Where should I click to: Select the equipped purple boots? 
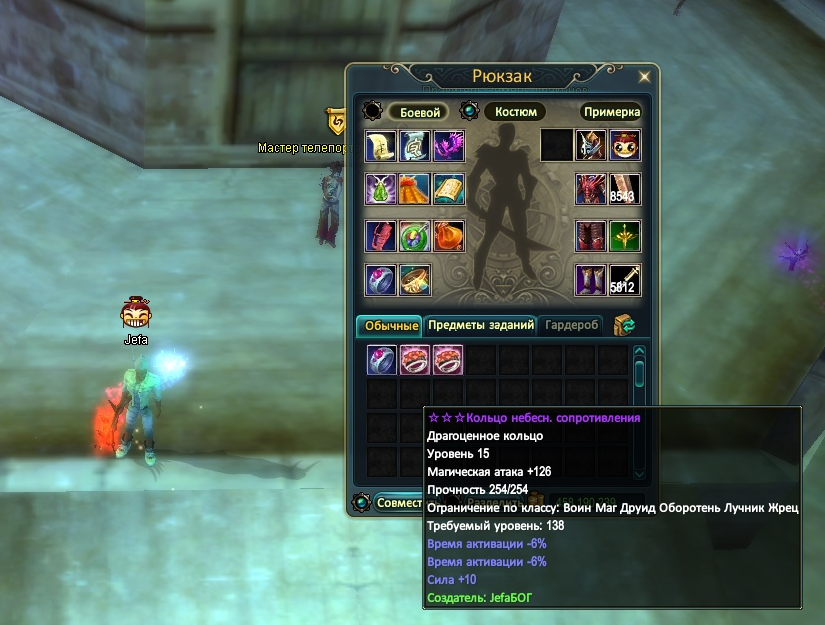tap(591, 280)
